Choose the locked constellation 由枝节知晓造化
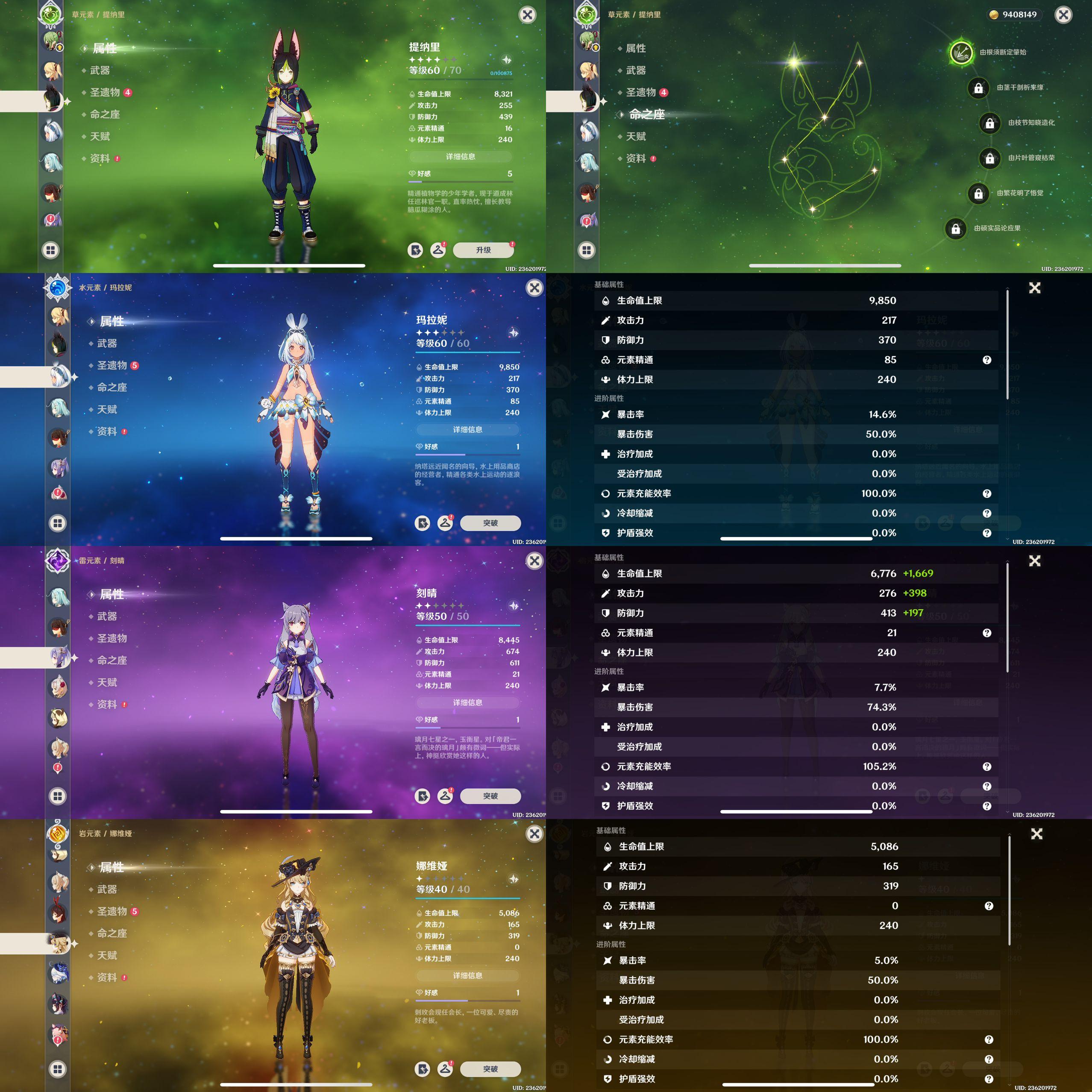The height and width of the screenshot is (1092, 1092). point(990,123)
